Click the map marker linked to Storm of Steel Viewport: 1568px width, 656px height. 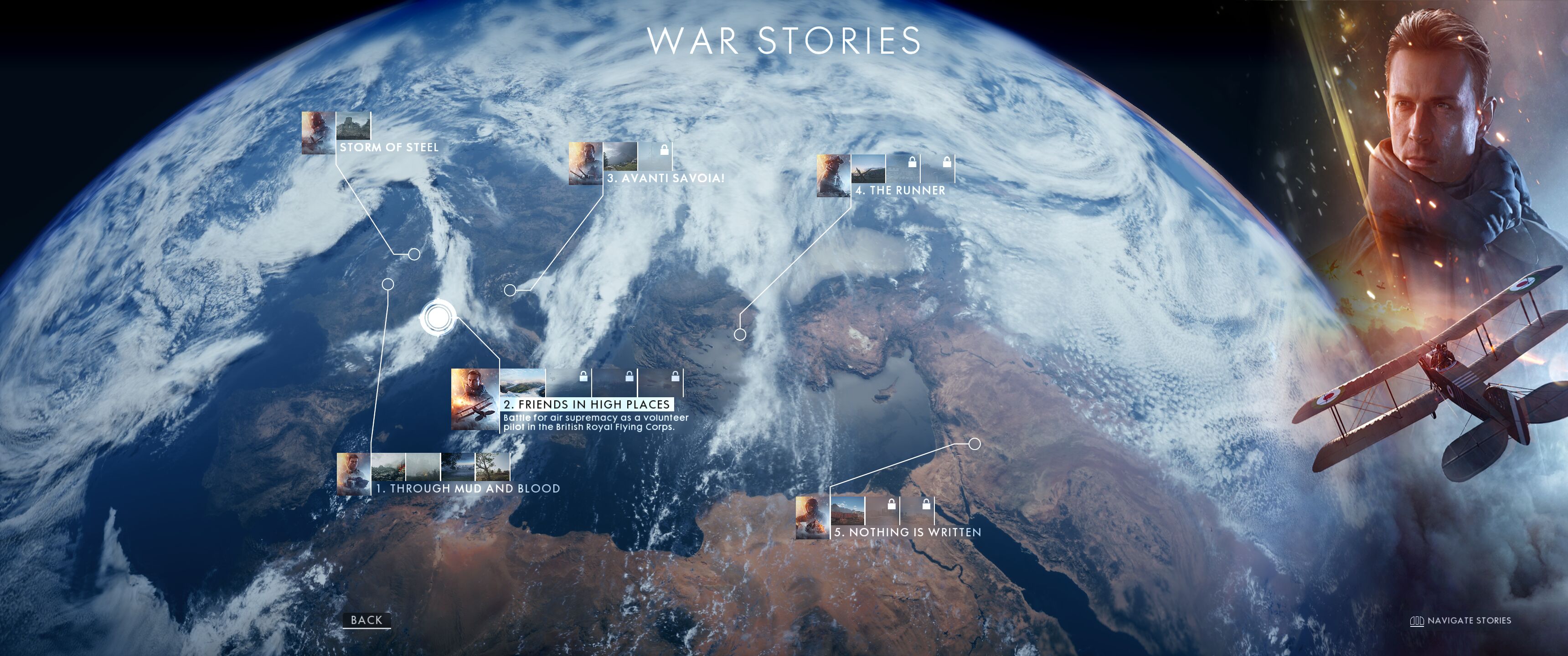coord(414,254)
